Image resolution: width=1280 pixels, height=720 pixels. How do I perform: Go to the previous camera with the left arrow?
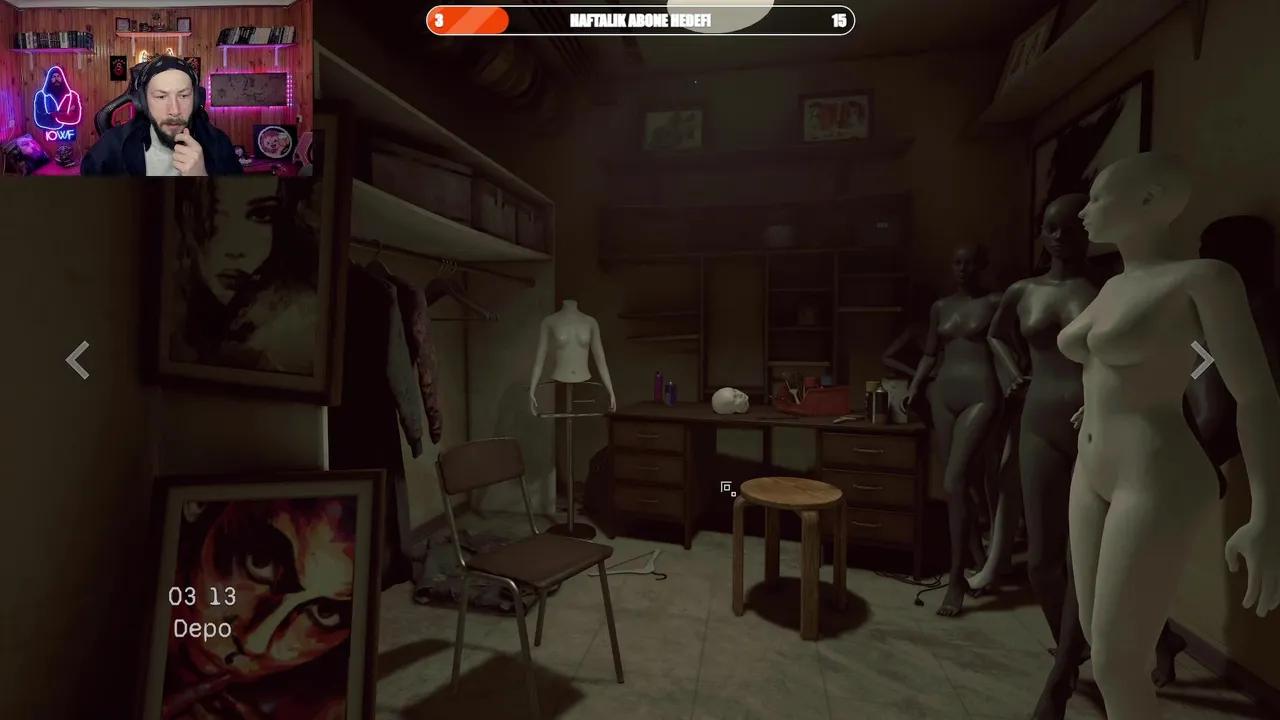[78, 360]
